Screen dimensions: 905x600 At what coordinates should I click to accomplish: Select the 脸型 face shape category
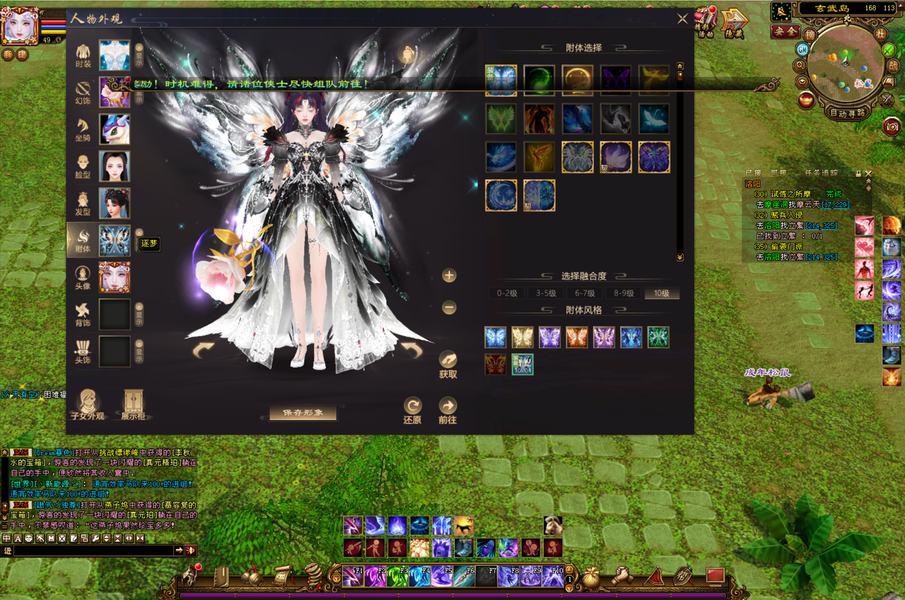point(84,166)
